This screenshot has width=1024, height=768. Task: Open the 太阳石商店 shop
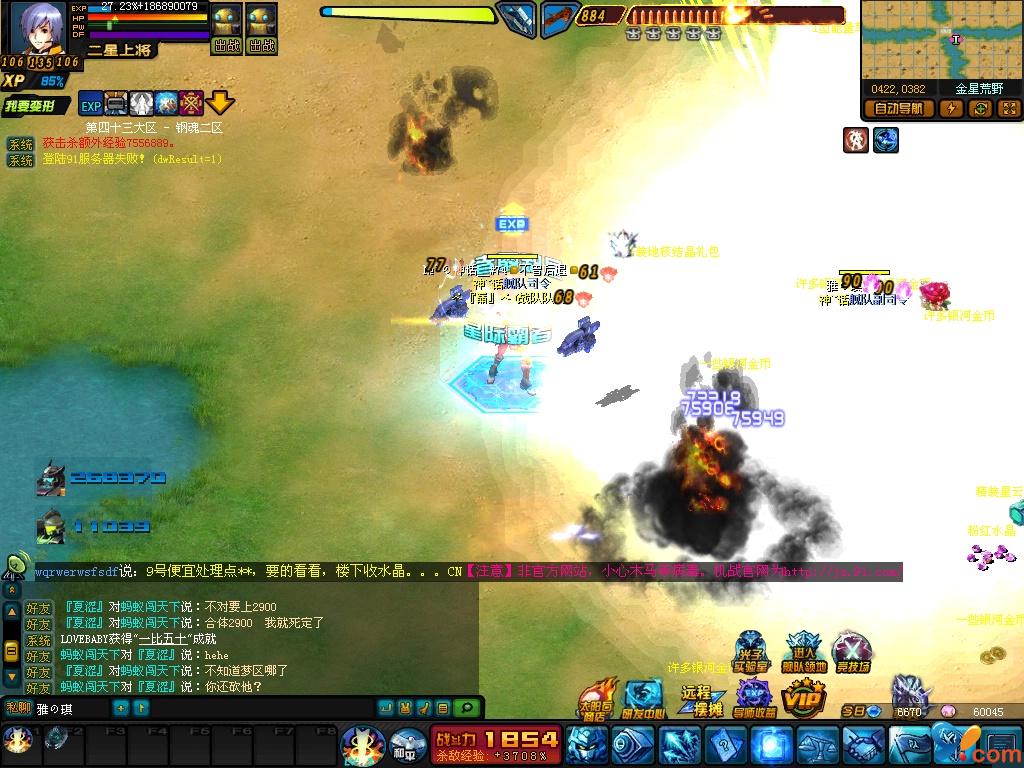(598, 699)
